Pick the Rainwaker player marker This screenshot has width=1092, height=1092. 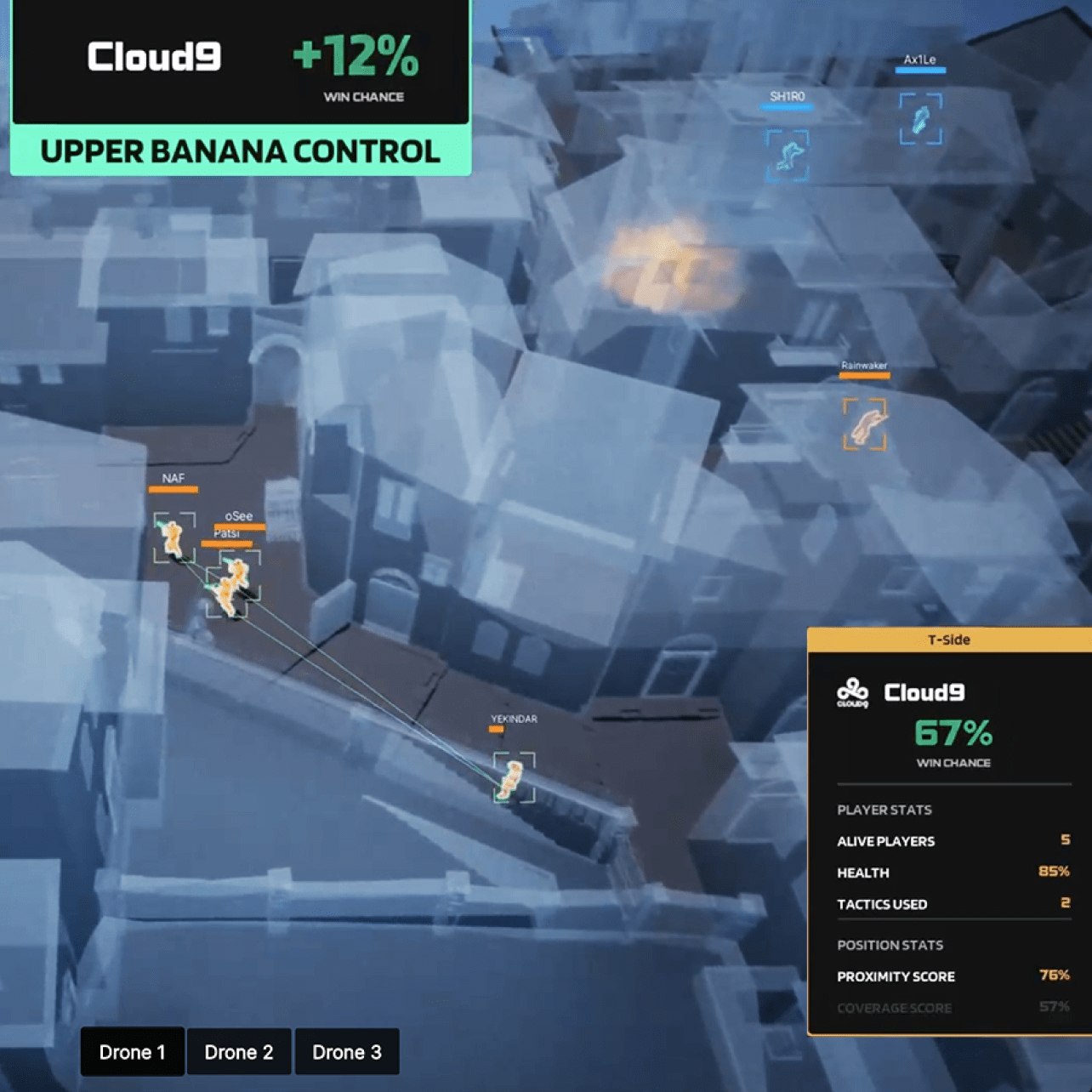point(865,424)
